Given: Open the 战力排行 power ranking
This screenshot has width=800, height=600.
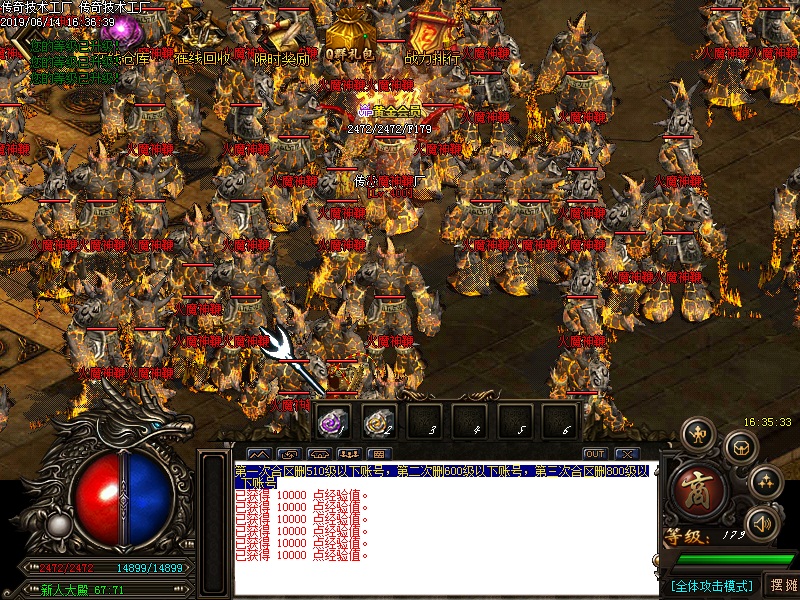Looking at the screenshot, I should tap(432, 38).
